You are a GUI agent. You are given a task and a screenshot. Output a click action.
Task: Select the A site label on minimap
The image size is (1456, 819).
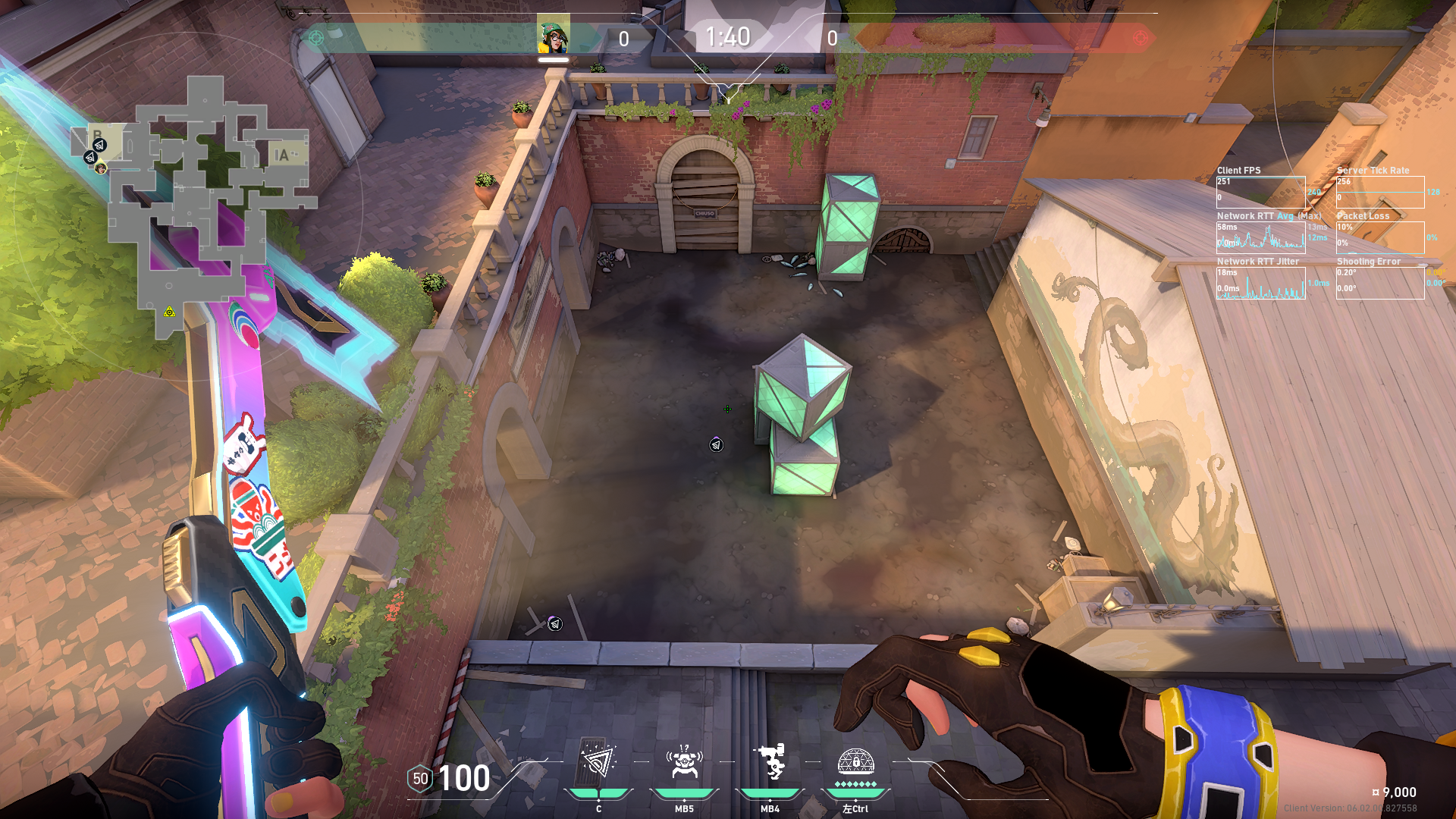(281, 155)
